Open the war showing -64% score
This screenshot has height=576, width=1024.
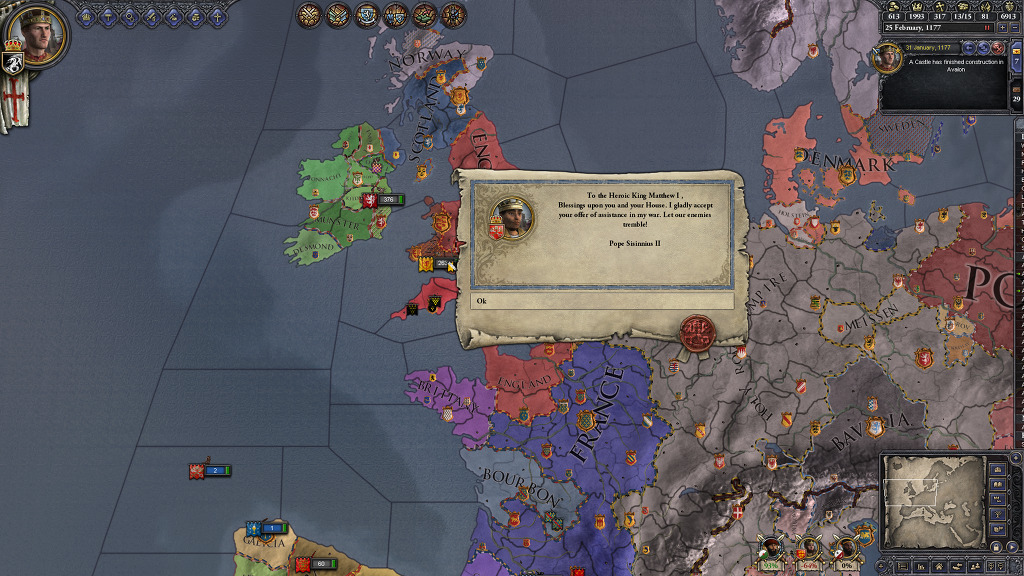806,548
